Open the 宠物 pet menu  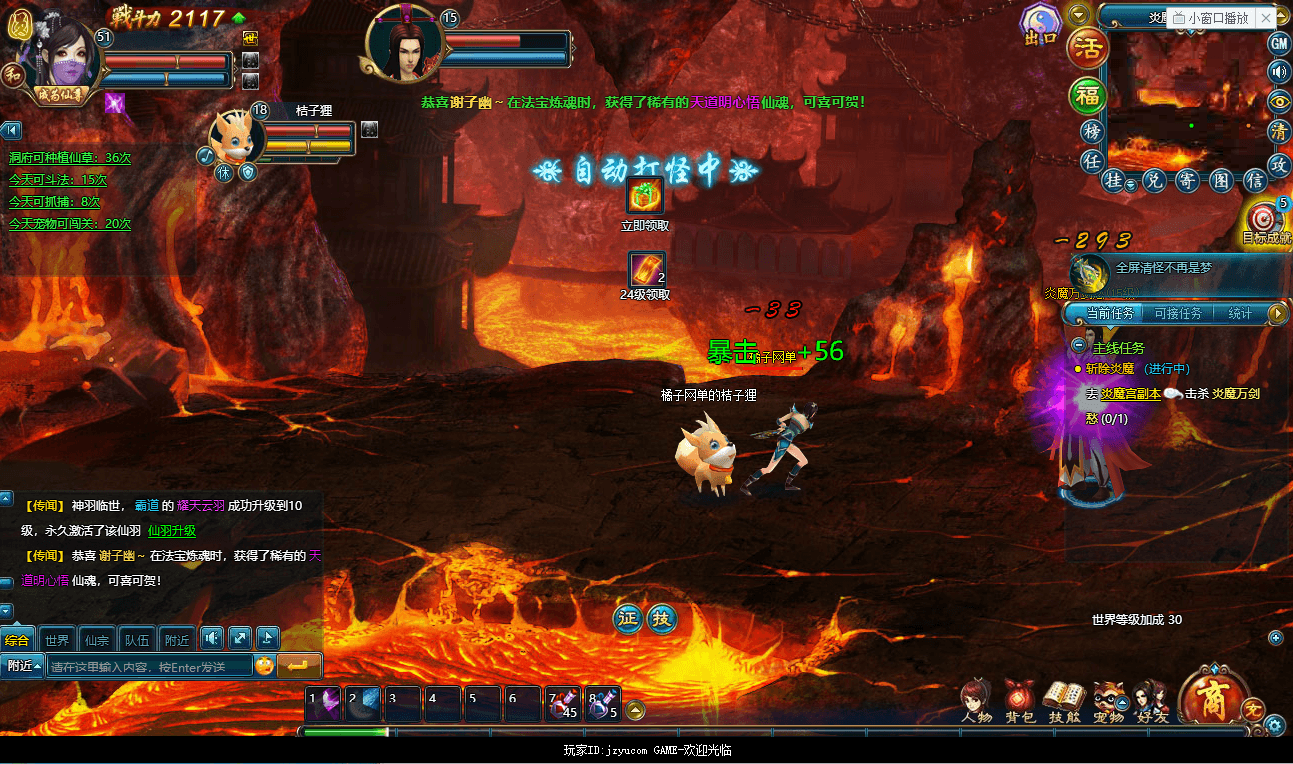click(x=1108, y=699)
